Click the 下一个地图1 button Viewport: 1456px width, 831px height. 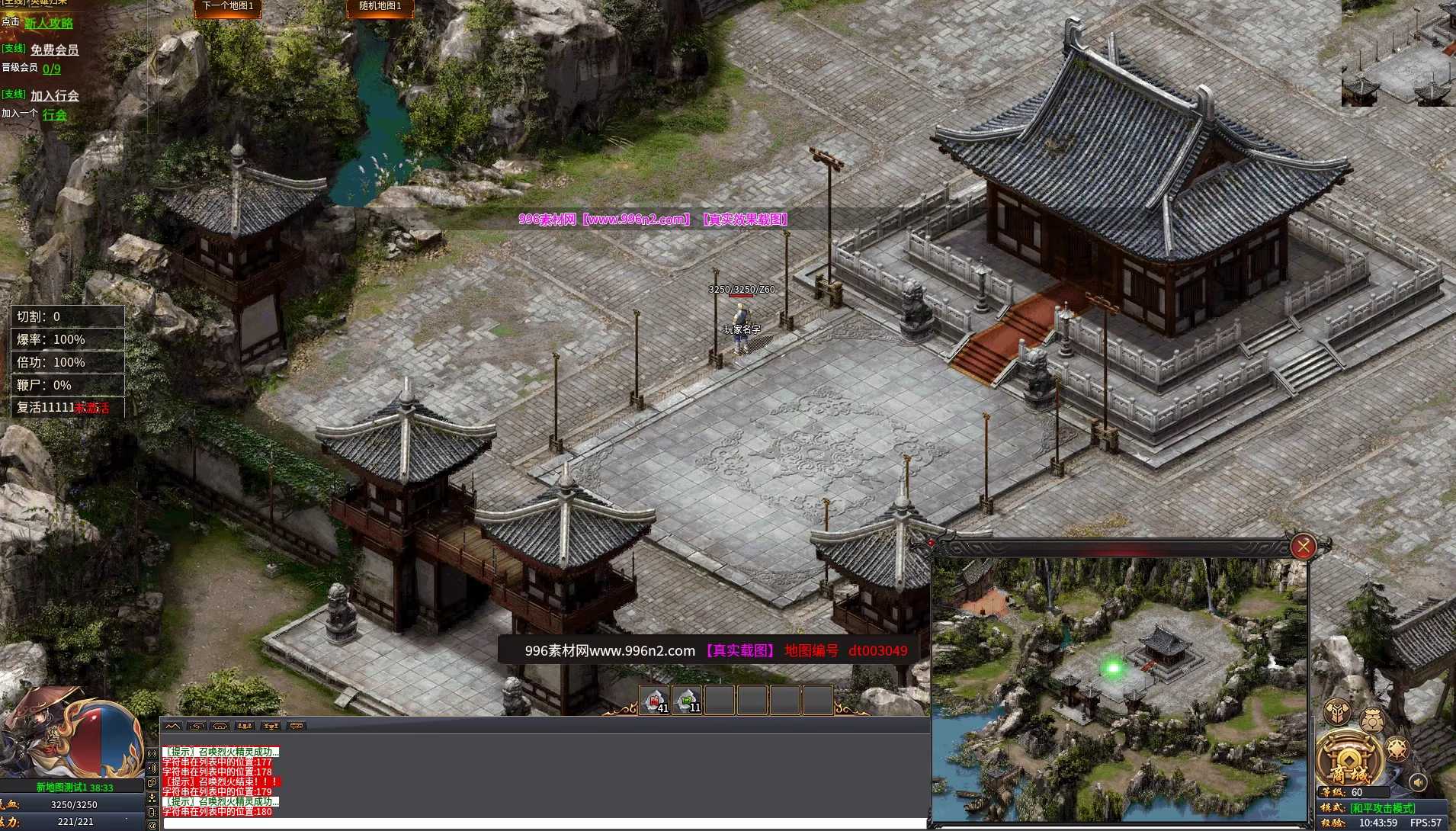[x=228, y=7]
